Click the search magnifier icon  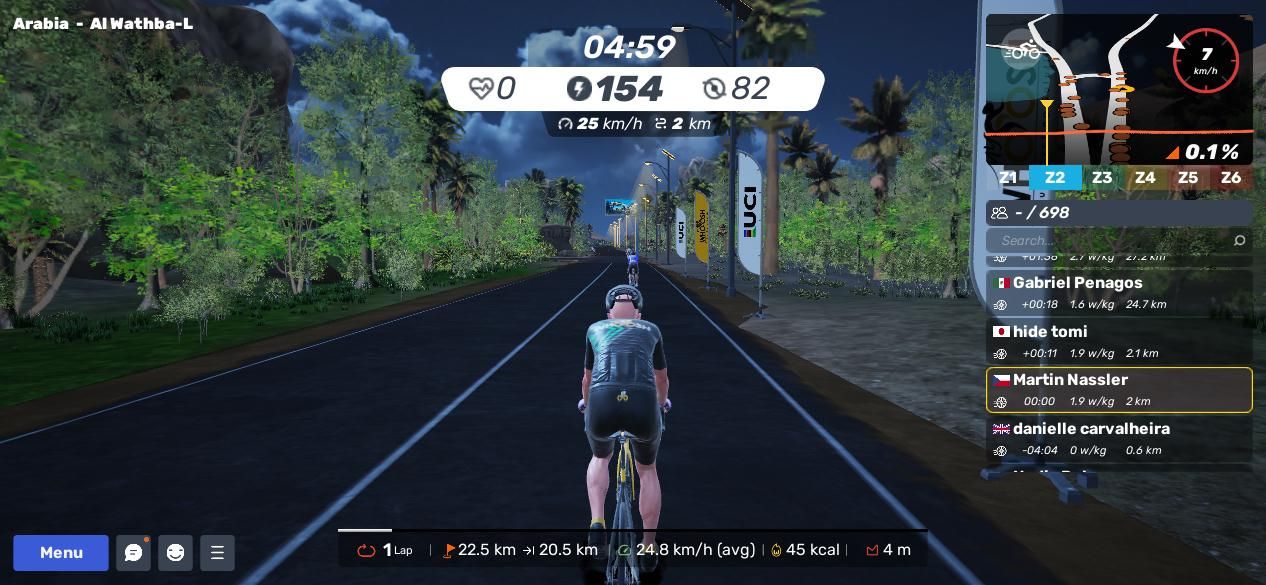click(1240, 240)
